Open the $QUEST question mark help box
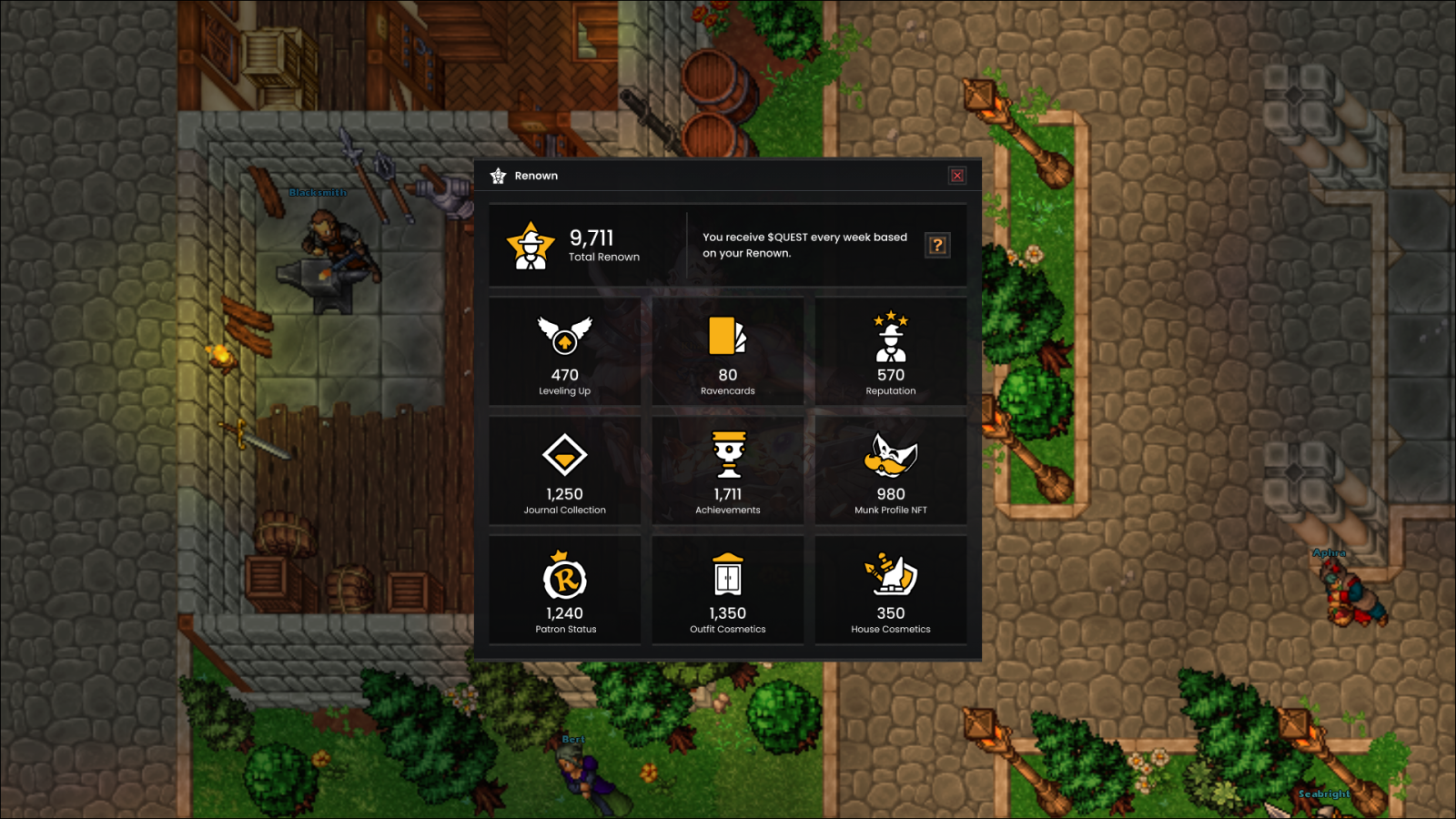The height and width of the screenshot is (819, 1456). (x=937, y=244)
